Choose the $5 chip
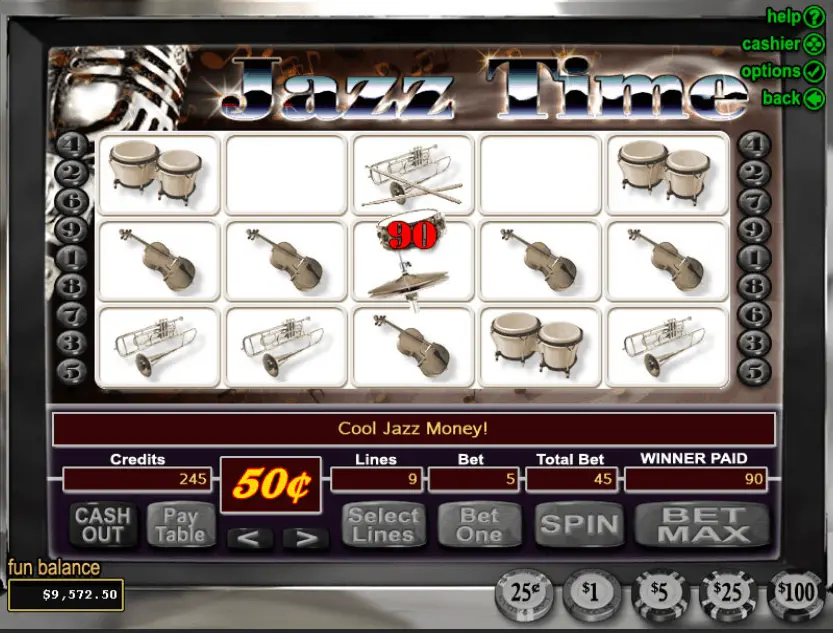 pos(659,594)
